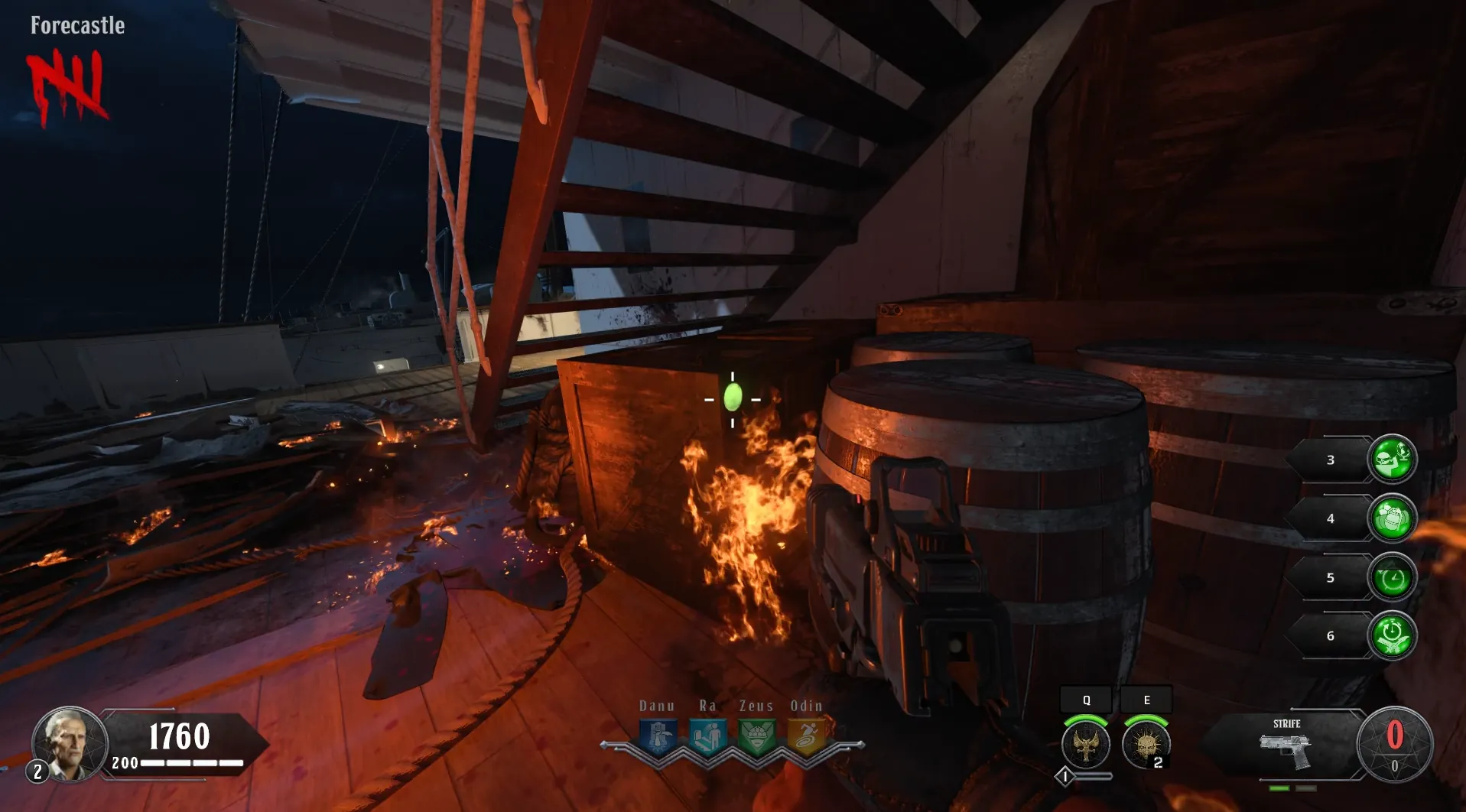This screenshot has width=1466, height=812.
Task: Click the Strife pistol weapon icon
Action: coord(1286,752)
